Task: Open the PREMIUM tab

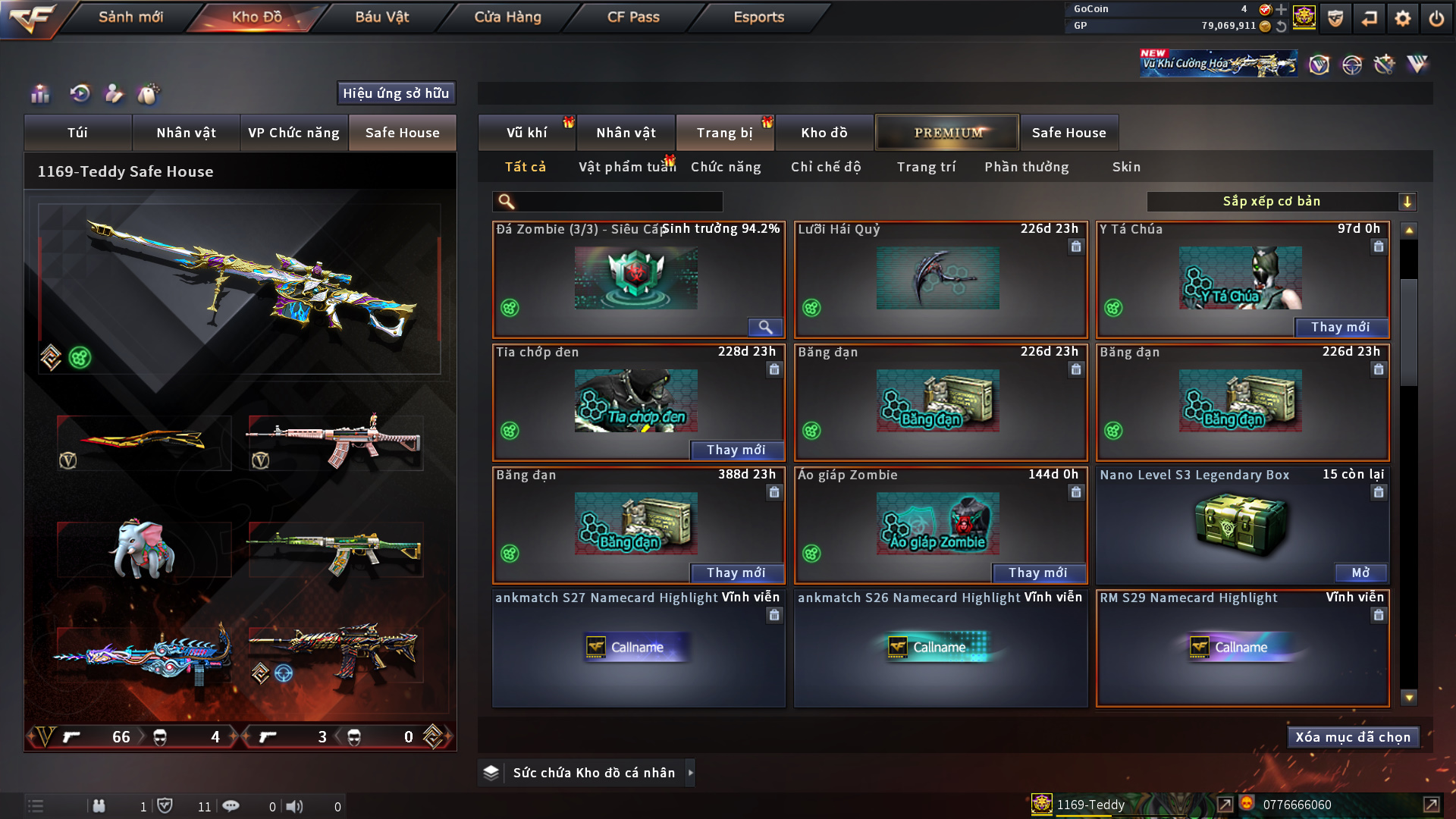Action: tap(947, 133)
